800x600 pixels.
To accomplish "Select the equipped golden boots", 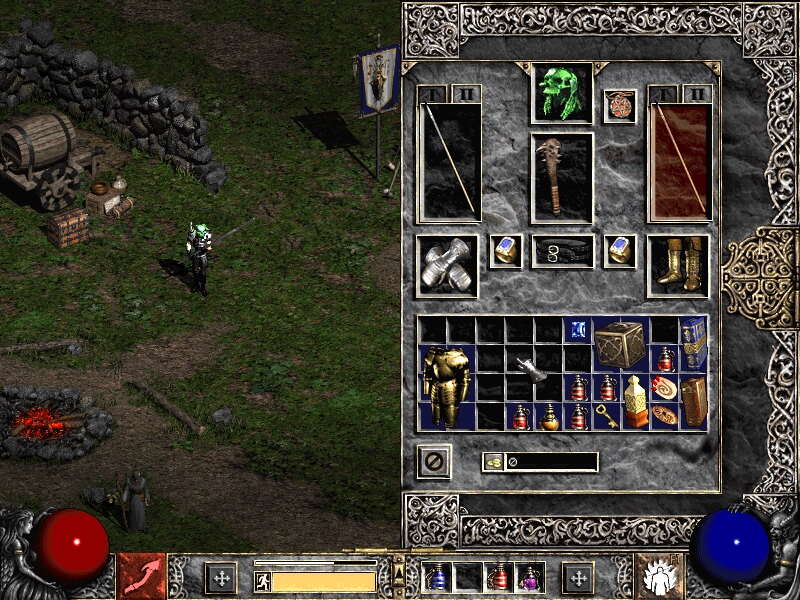I will [x=678, y=265].
